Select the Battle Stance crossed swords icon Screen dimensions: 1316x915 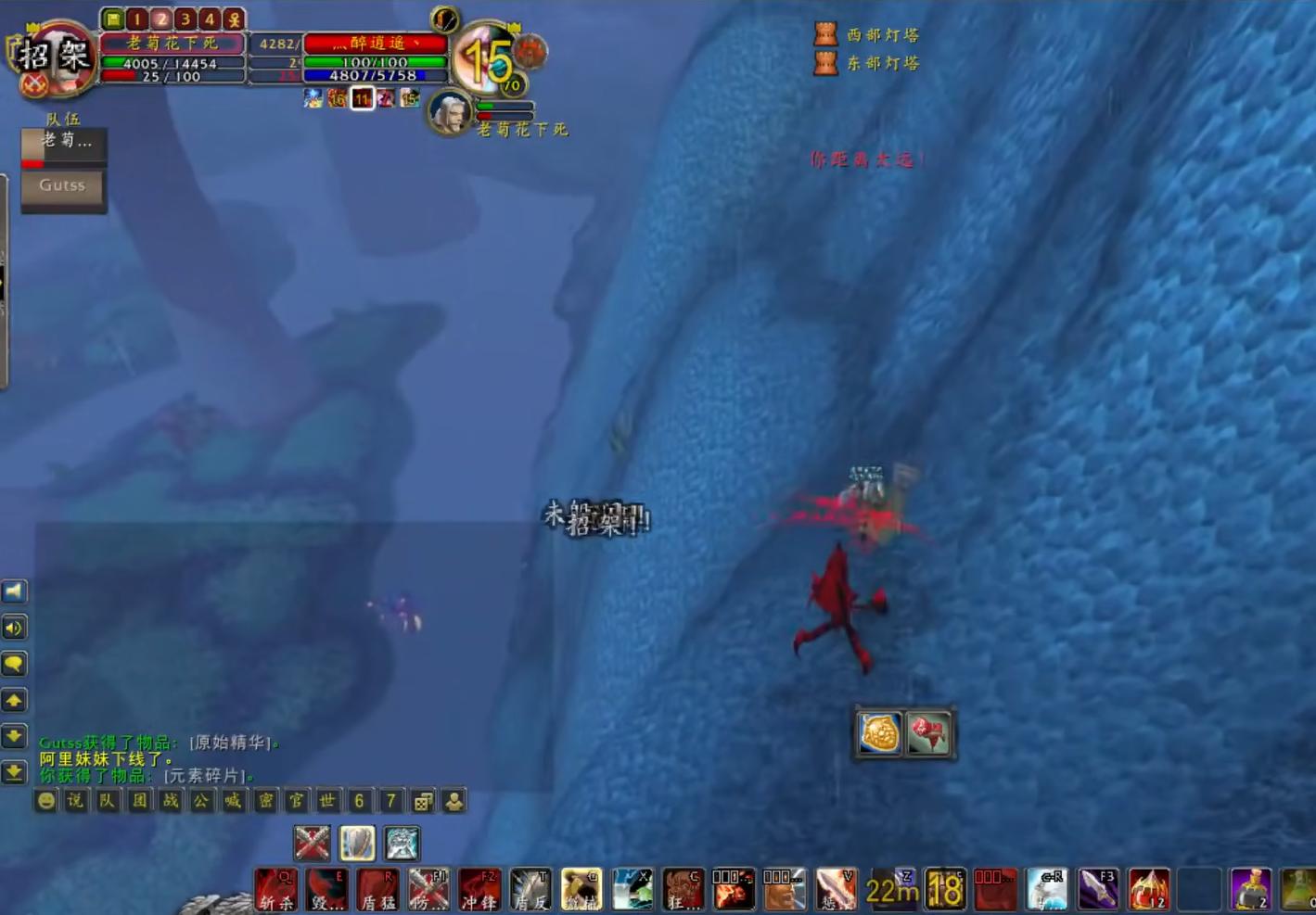(313, 844)
